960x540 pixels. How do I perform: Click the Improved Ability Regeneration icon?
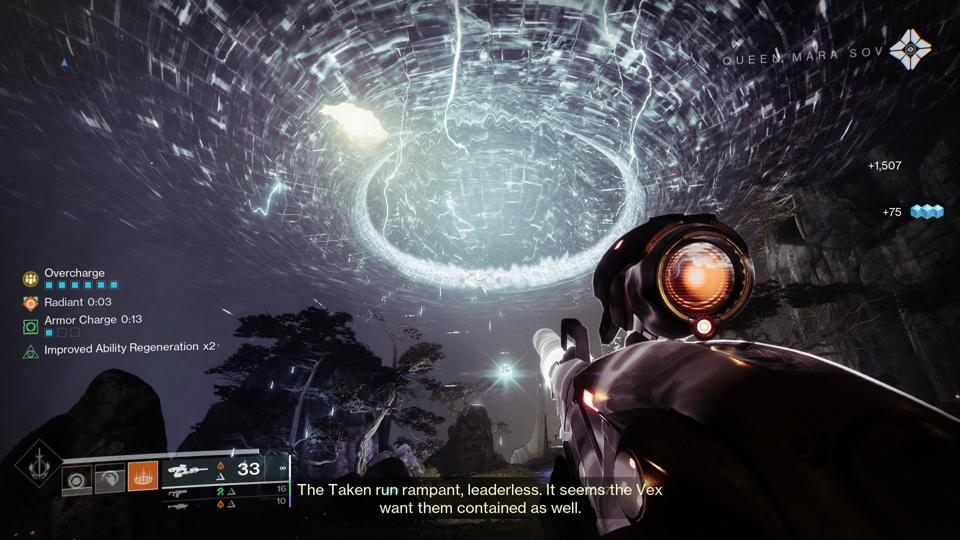tap(31, 350)
